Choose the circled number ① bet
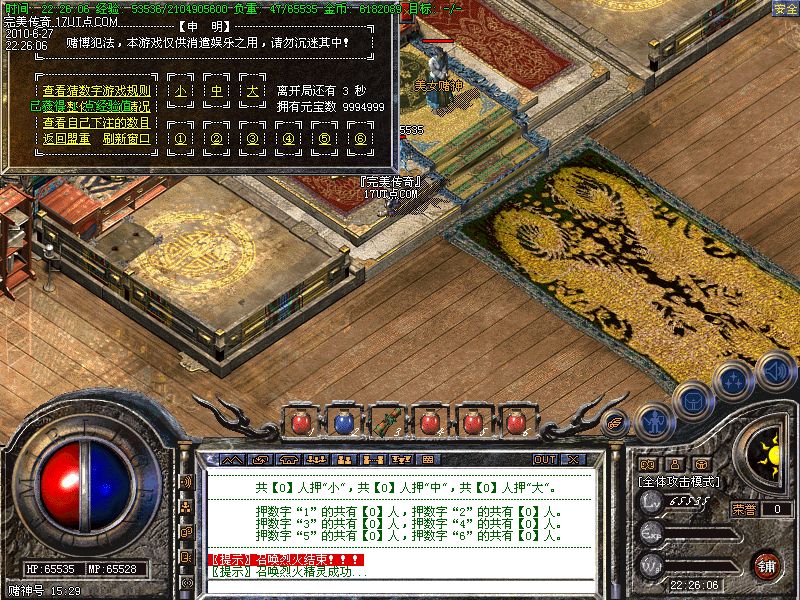 181,138
